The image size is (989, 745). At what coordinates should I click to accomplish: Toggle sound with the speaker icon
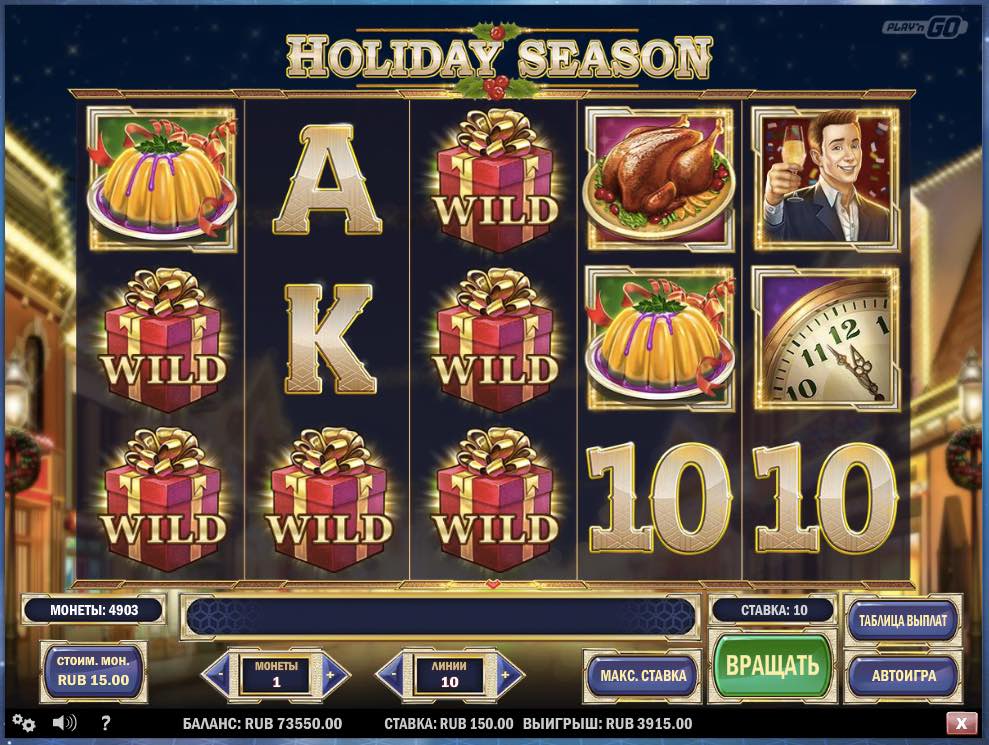coord(65,723)
